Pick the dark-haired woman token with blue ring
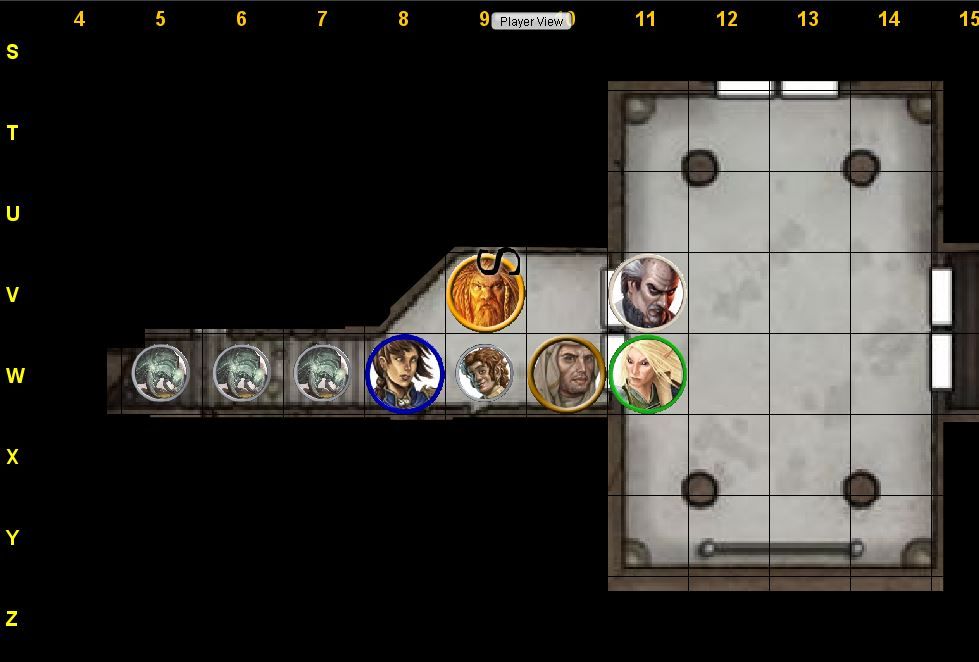The height and width of the screenshot is (662, 979). click(x=404, y=374)
